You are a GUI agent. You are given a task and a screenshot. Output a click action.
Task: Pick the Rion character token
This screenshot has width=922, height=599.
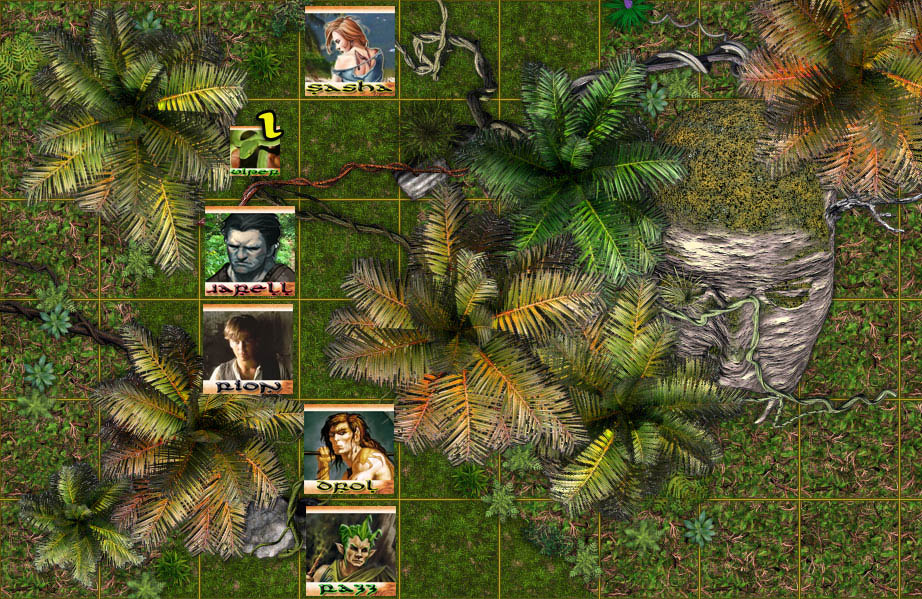coord(248,349)
